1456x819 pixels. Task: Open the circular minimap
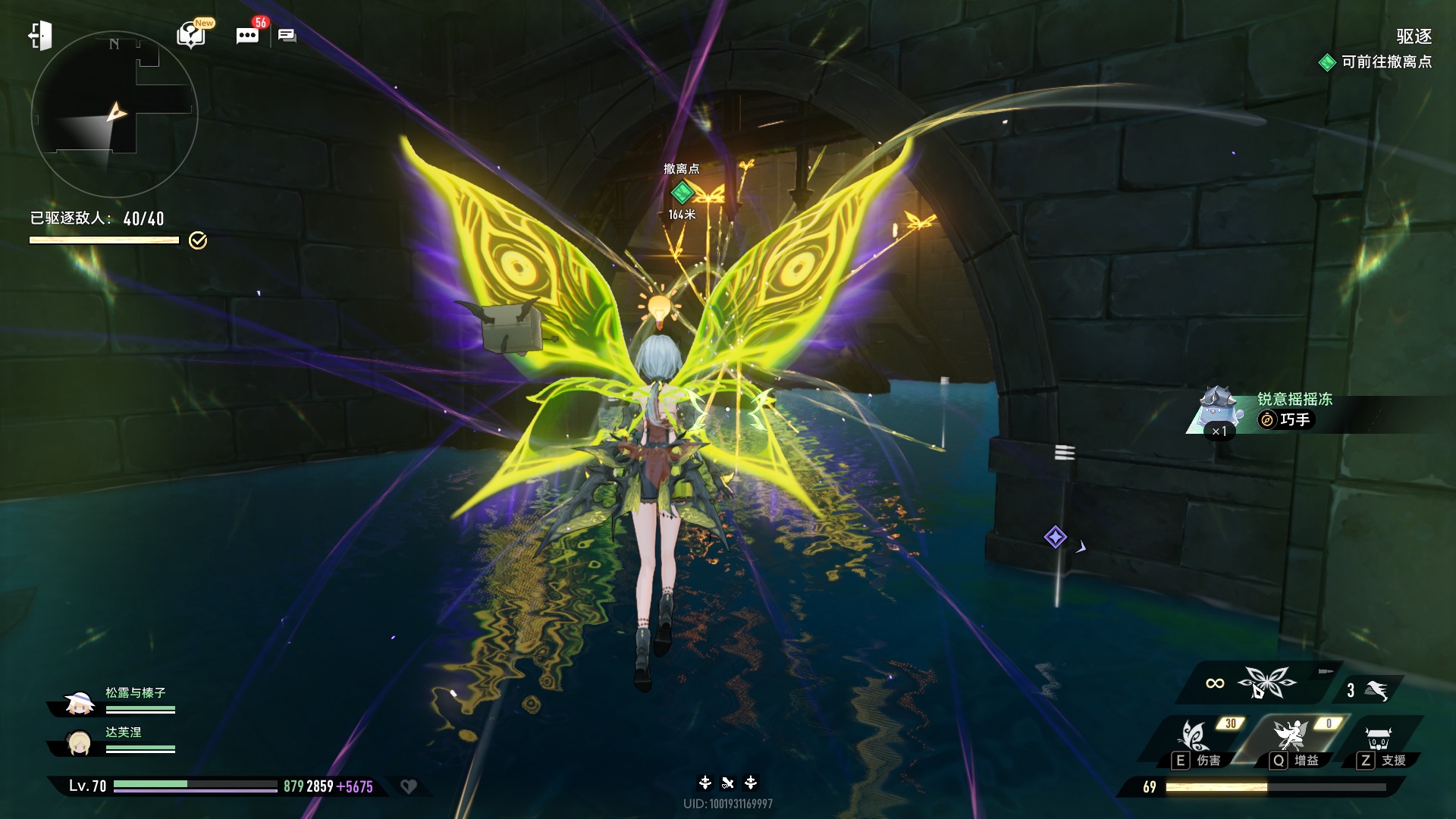115,115
